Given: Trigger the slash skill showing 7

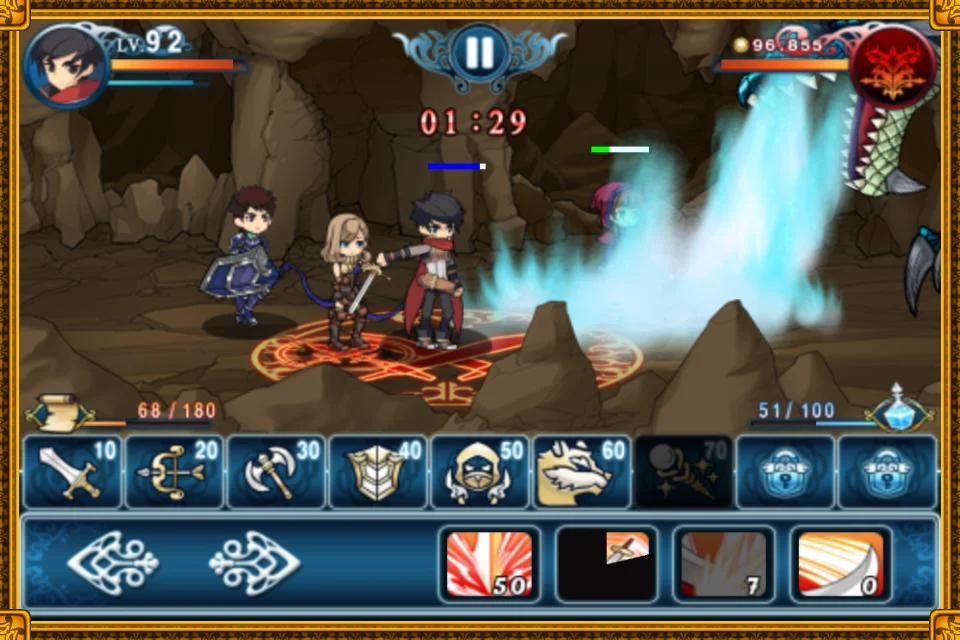Looking at the screenshot, I should pyautogui.click(x=723, y=564).
